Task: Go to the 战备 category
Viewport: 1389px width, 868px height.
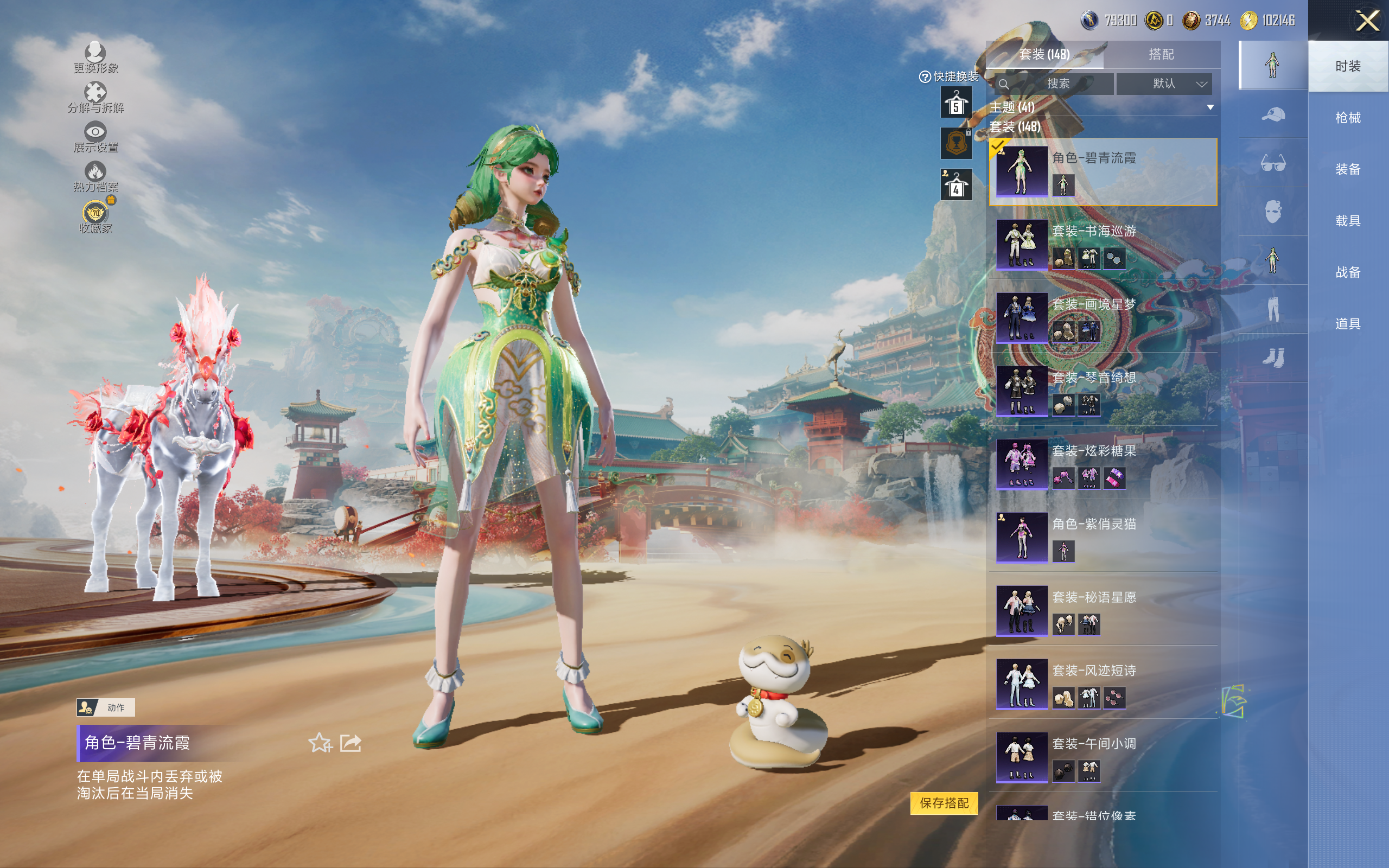Action: [x=1347, y=272]
